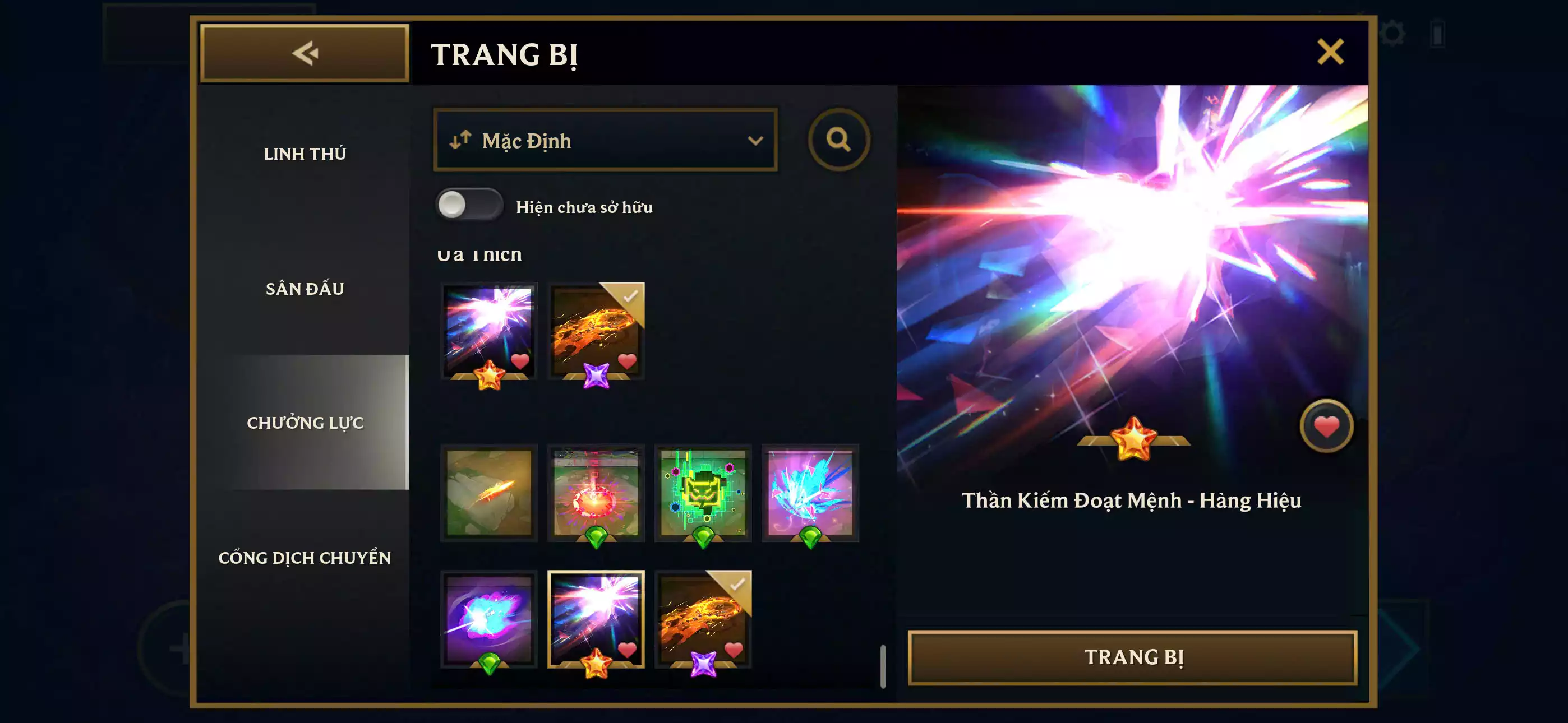
Task: Click the back arrow to leave Trang Bị
Action: [x=306, y=54]
